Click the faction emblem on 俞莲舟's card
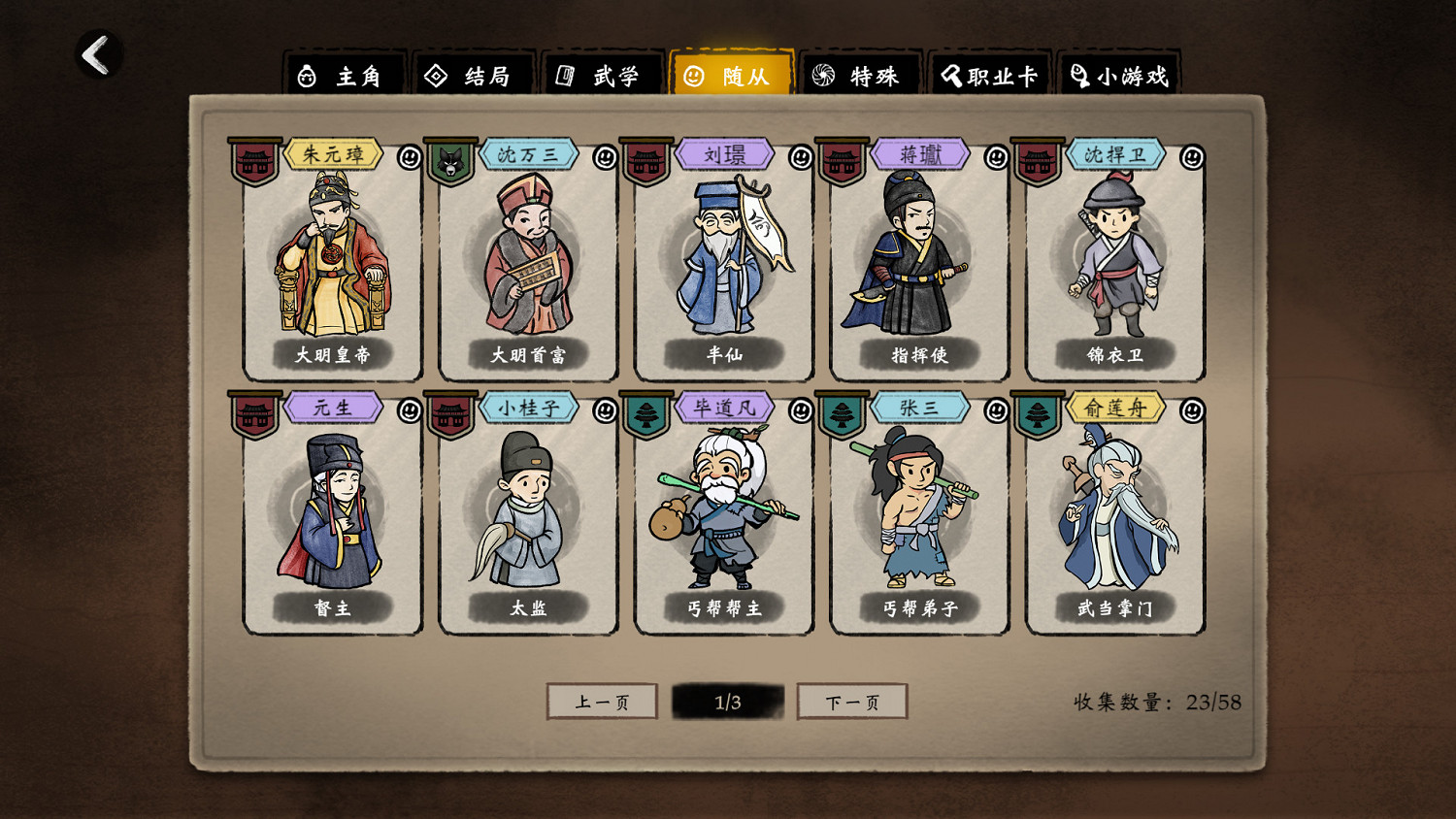Screen dimensions: 1456x819 (x=1037, y=414)
